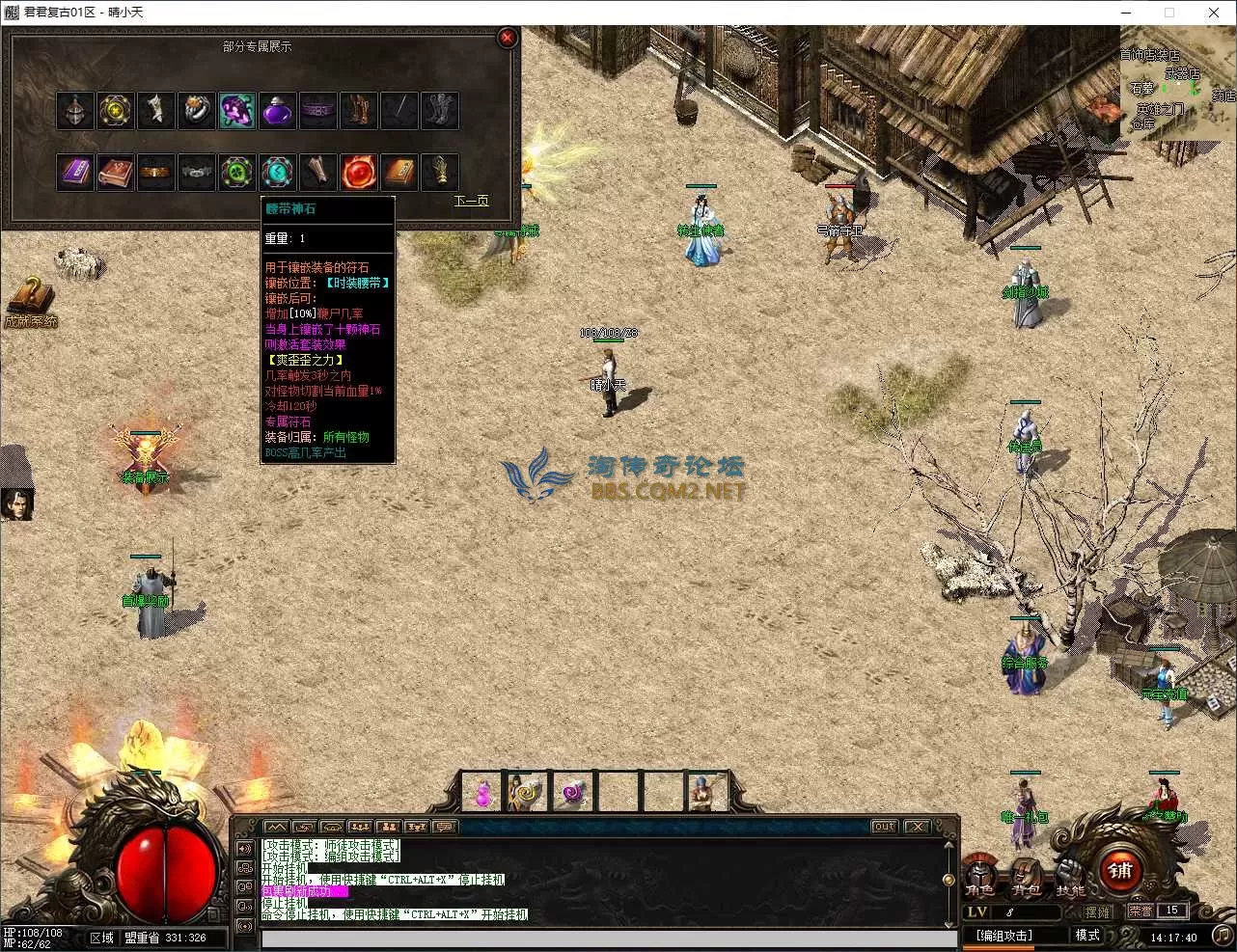Select the red fire orb item
This screenshot has height=952, width=1237.
tap(359, 172)
